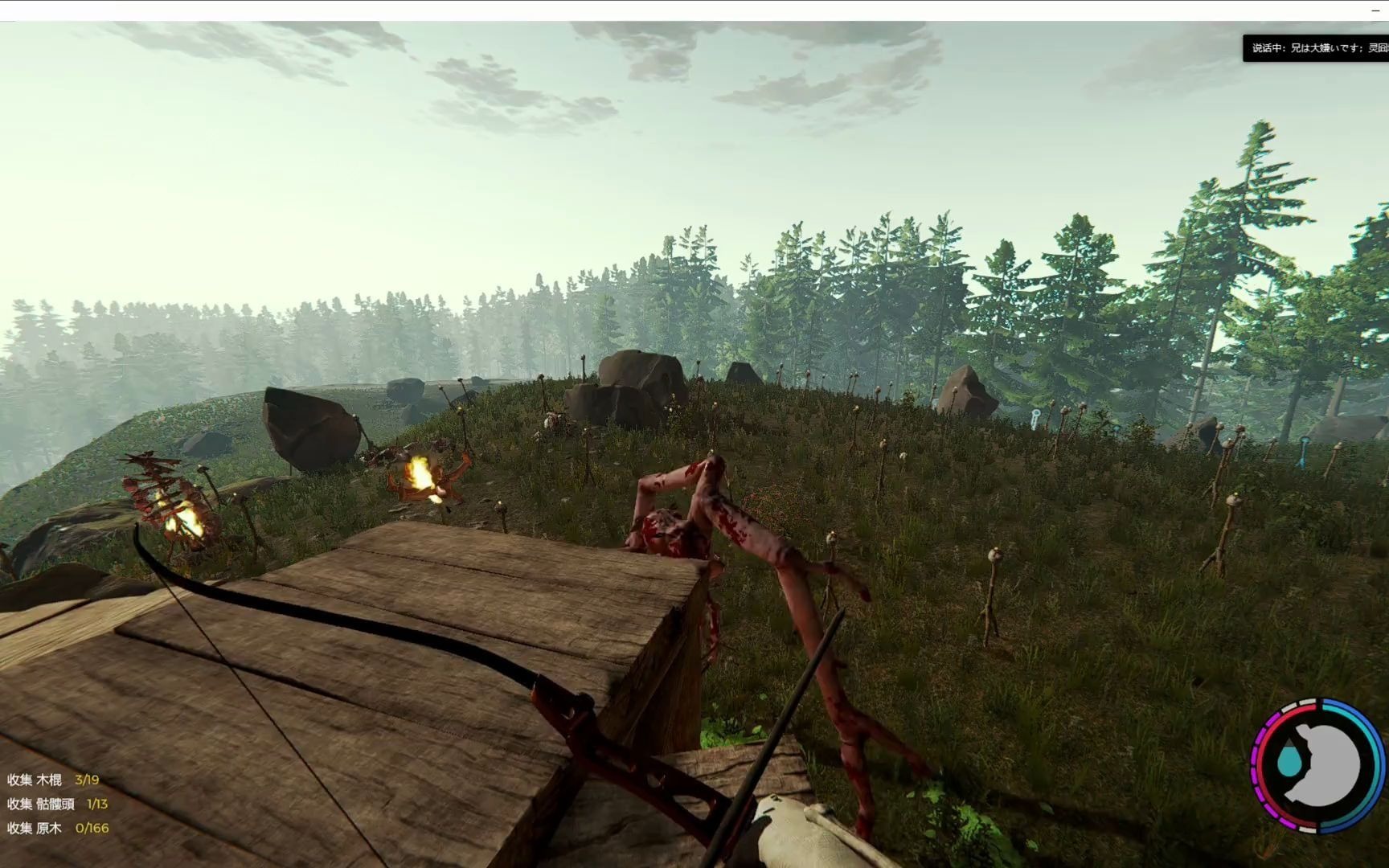Select the 收集 原木 objective entry

click(x=57, y=828)
